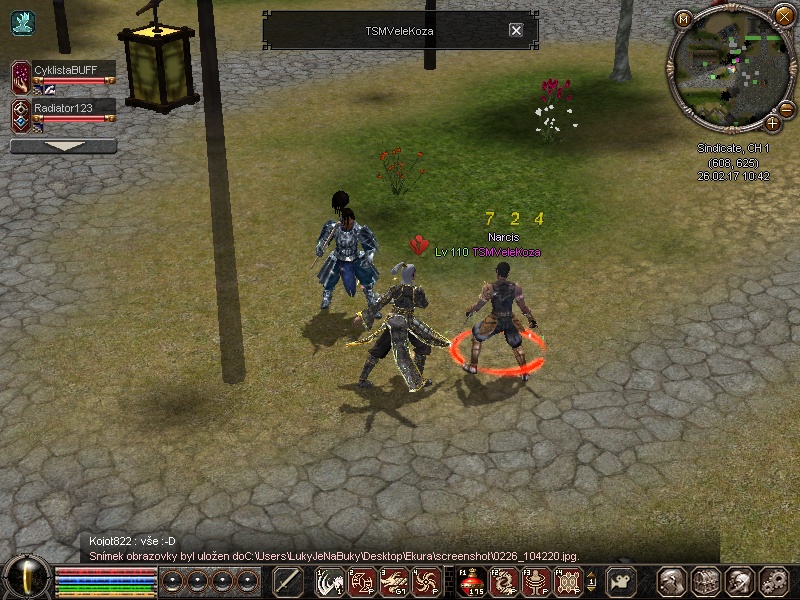Screen dimensions: 800x600
Task: Switch quickslot page with the arrow stepper
Action: pyautogui.click(x=591, y=581)
